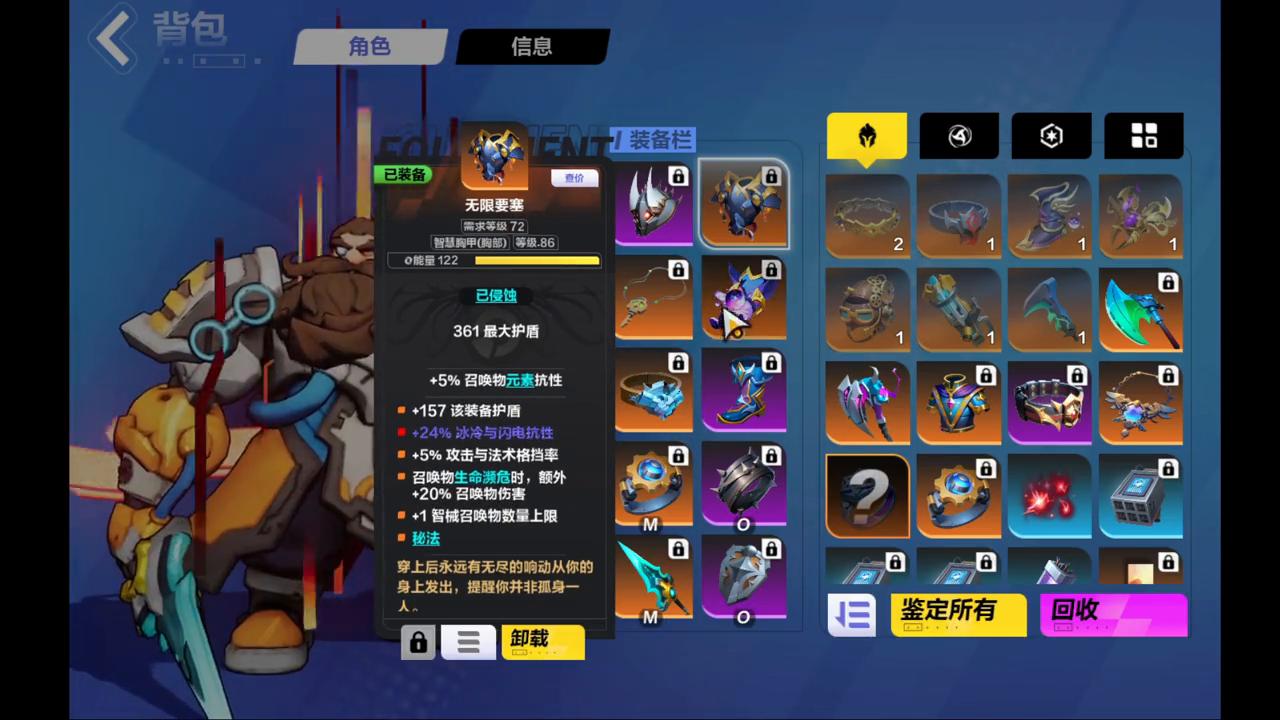Switch to the 信息 tab

(x=531, y=47)
